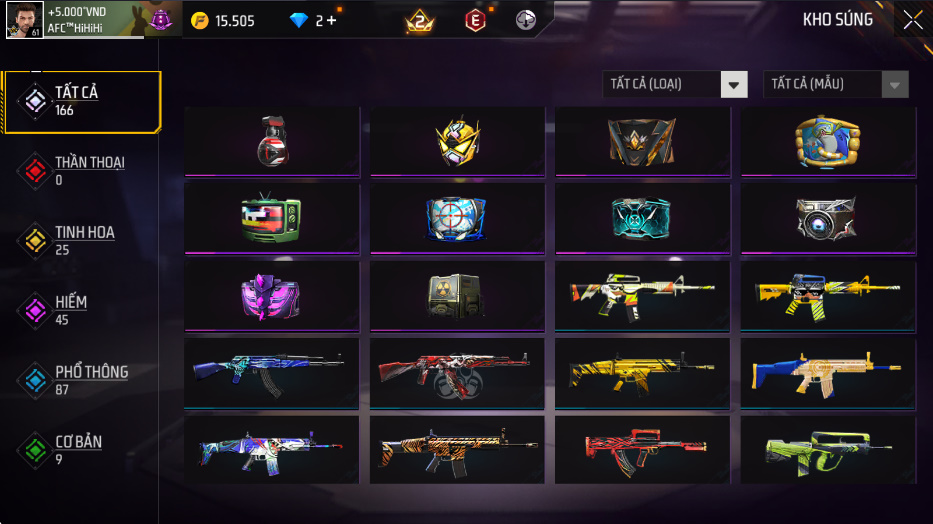Viewport: 933px width, 524px height.
Task: Select the green and yellow FAMAS skin
Action: pyautogui.click(x=828, y=450)
